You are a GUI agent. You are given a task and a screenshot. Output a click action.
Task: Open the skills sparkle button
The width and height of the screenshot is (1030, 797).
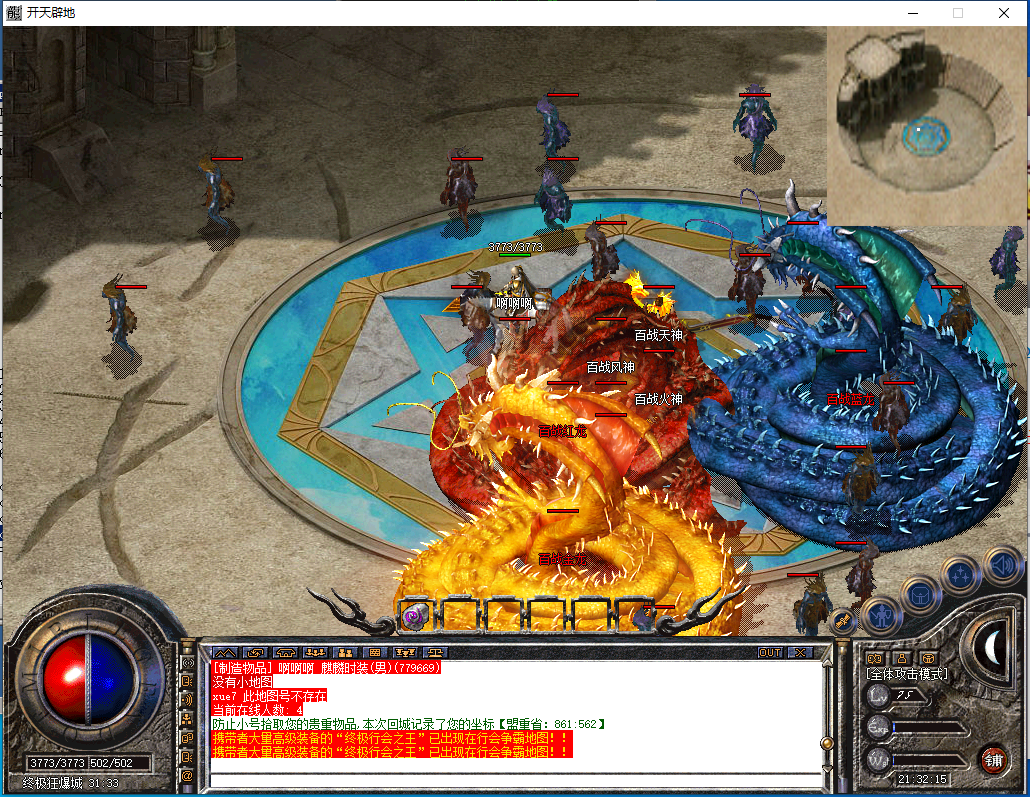pos(960,573)
